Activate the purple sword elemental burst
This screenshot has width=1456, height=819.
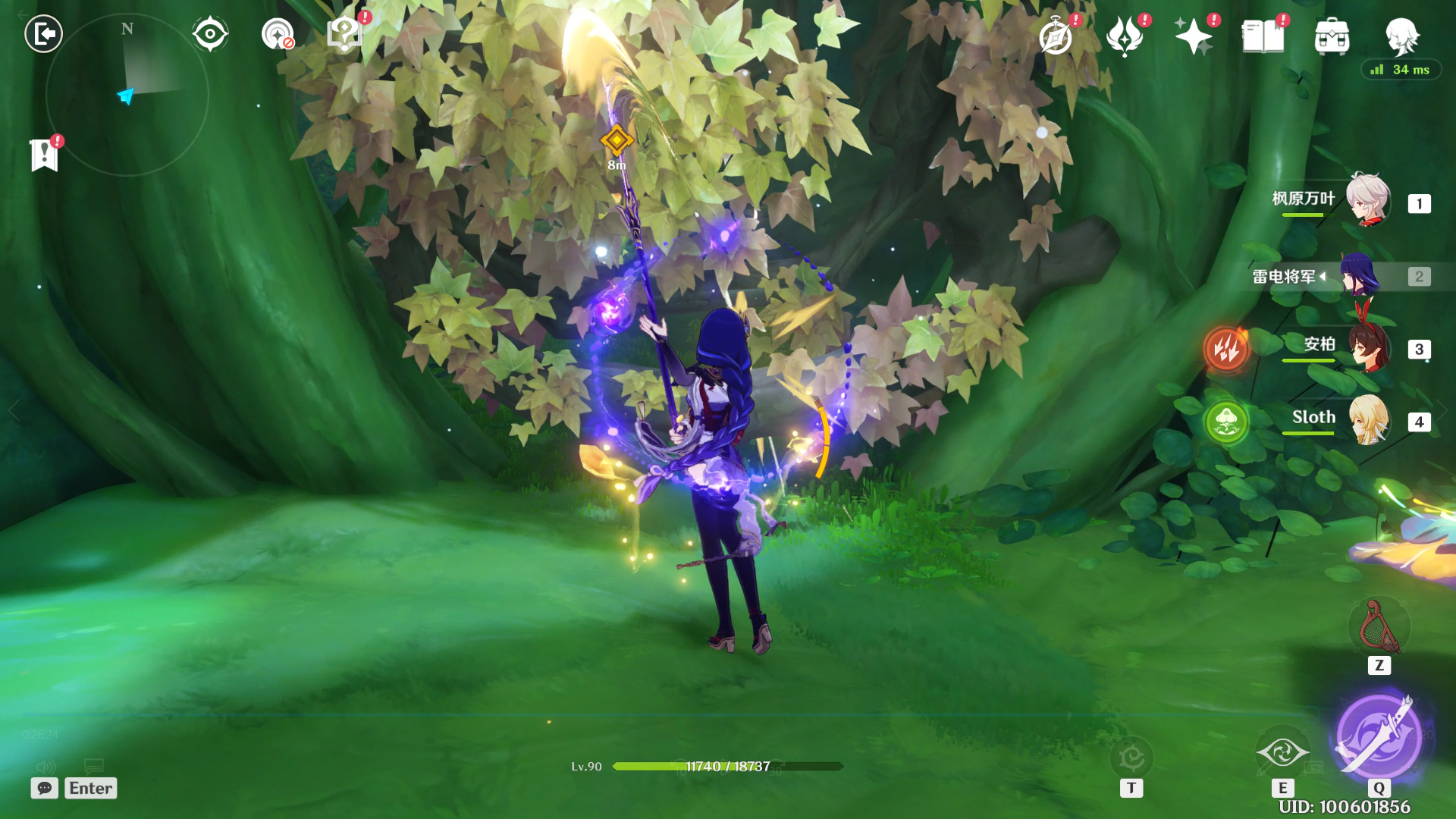tap(1379, 736)
